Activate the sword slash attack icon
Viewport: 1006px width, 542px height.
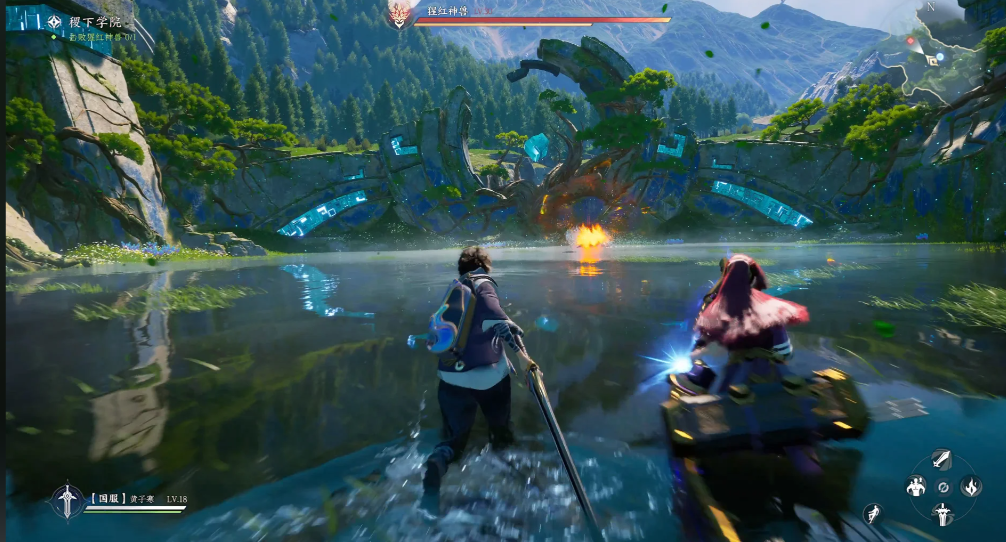click(942, 459)
